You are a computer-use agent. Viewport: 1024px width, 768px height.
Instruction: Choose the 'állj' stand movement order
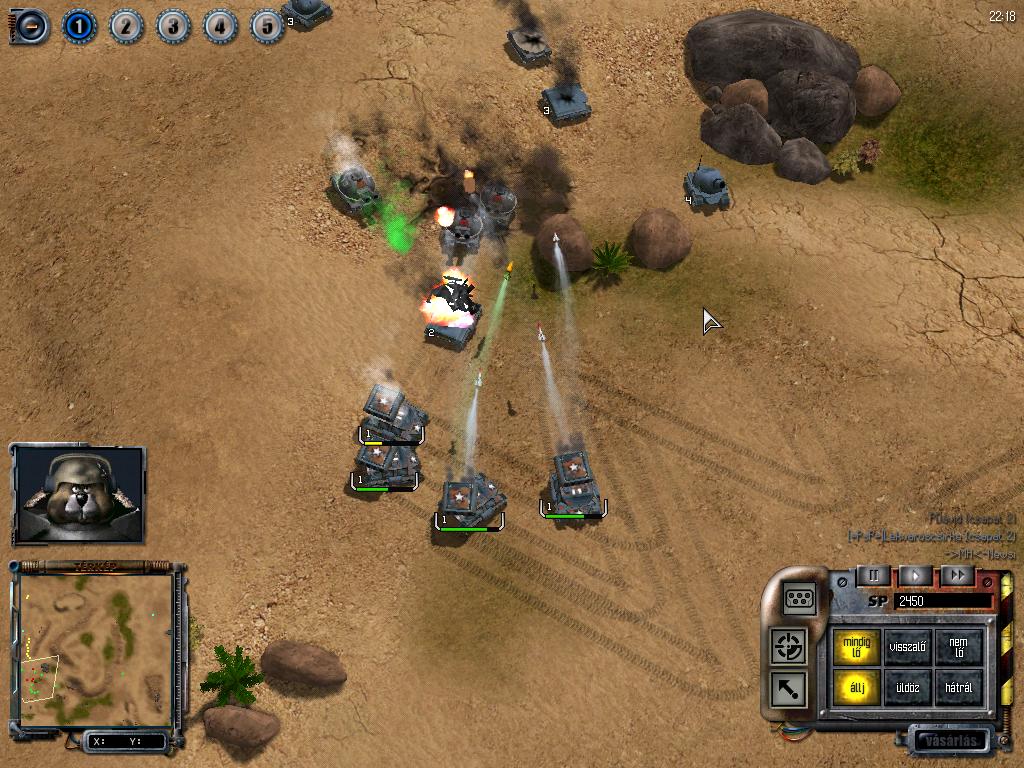[857, 689]
